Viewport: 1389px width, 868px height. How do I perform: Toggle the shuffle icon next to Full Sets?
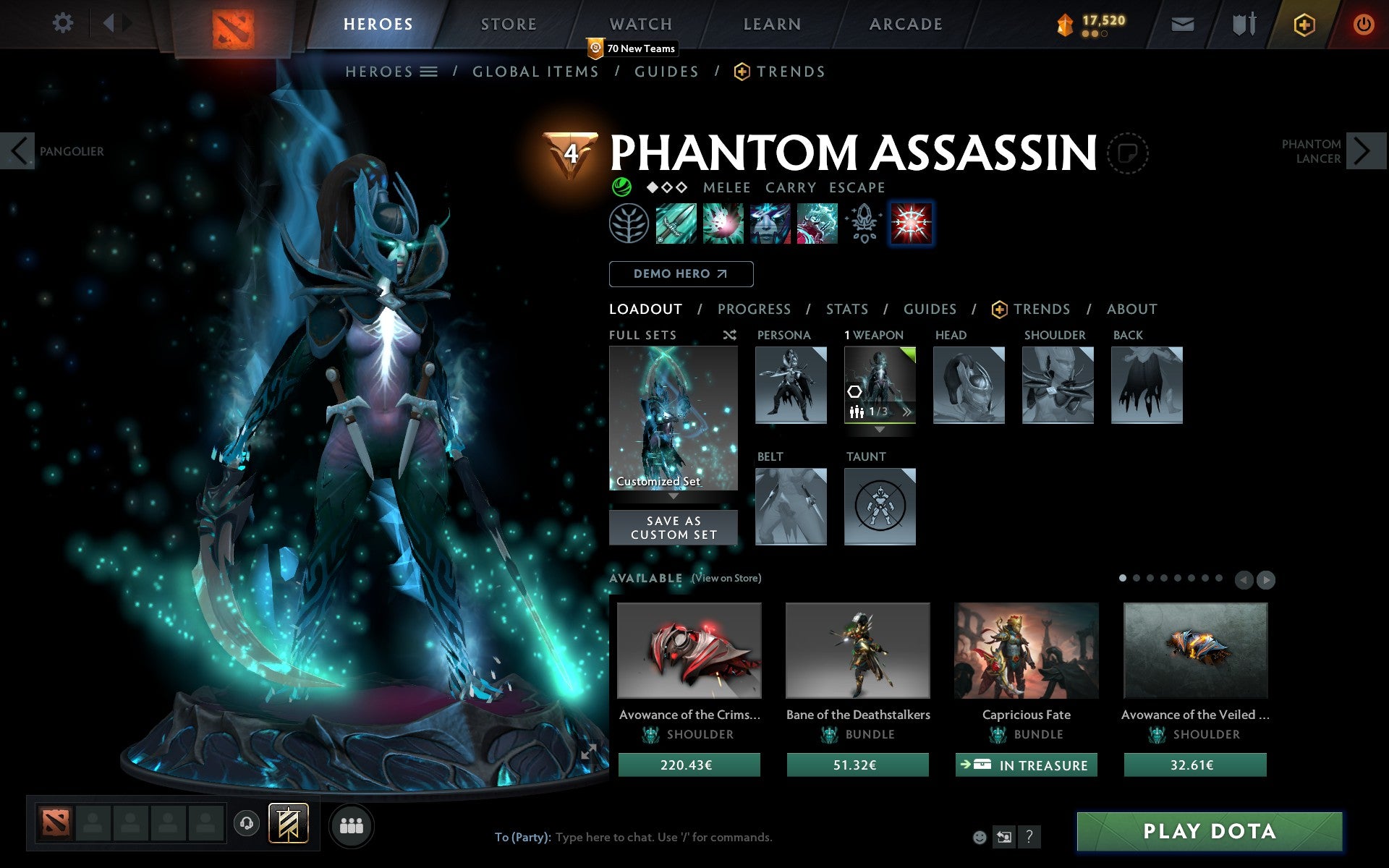(730, 335)
